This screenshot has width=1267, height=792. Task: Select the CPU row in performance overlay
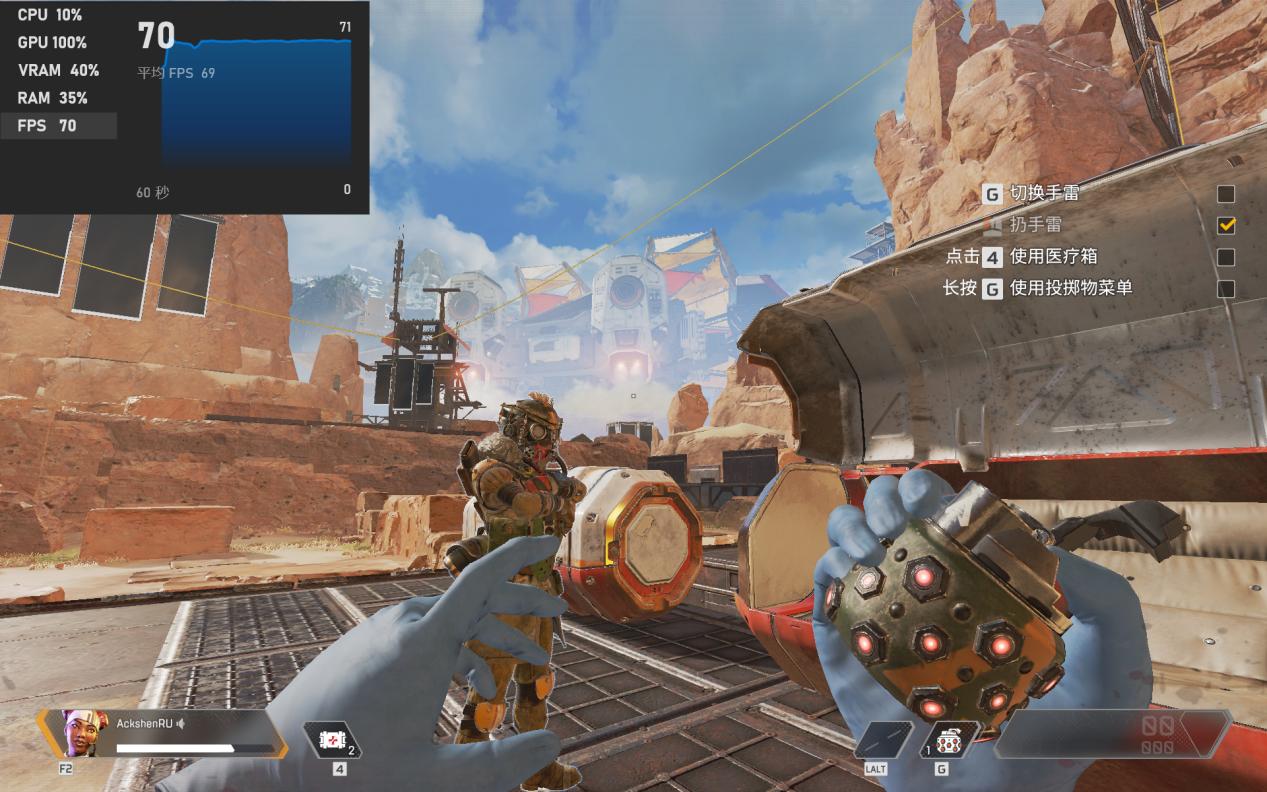[58, 15]
